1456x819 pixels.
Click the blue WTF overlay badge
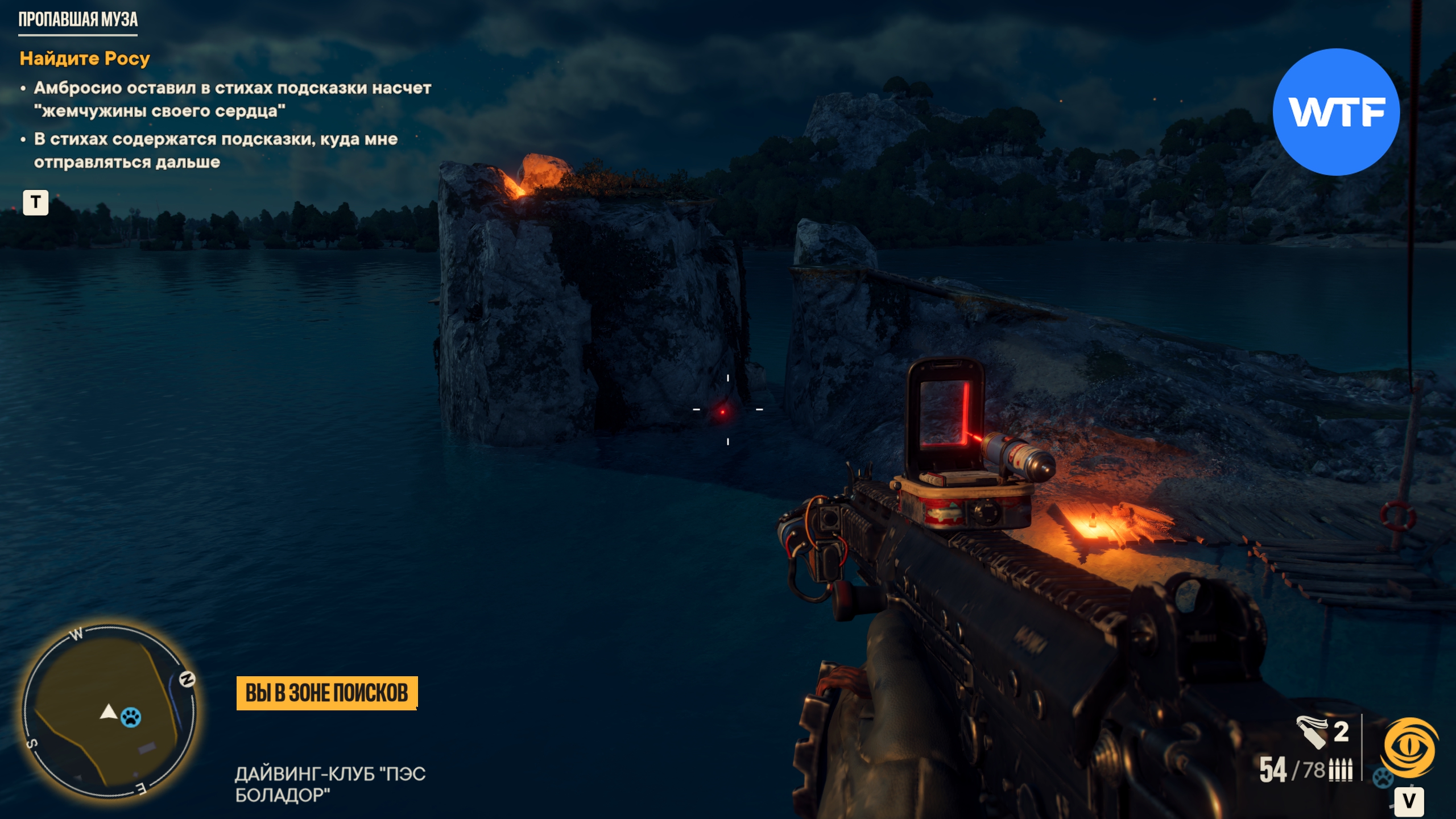1336,112
